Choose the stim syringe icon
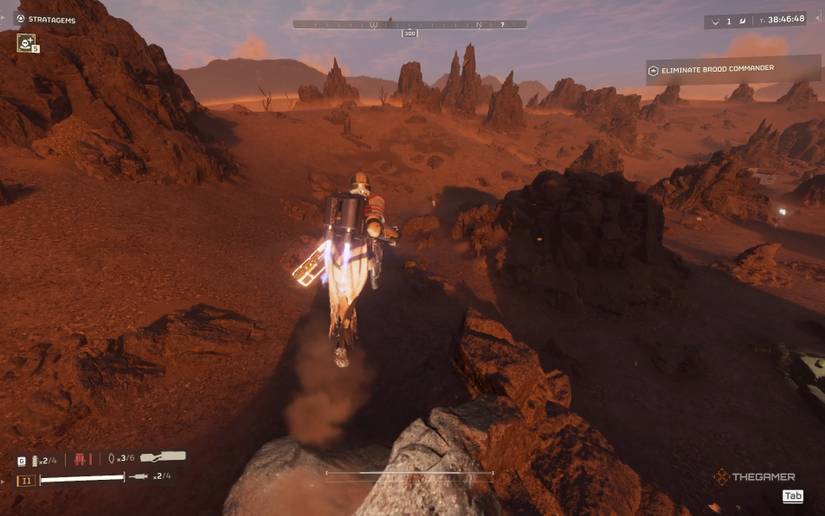This screenshot has height=516, width=825. (x=139, y=476)
